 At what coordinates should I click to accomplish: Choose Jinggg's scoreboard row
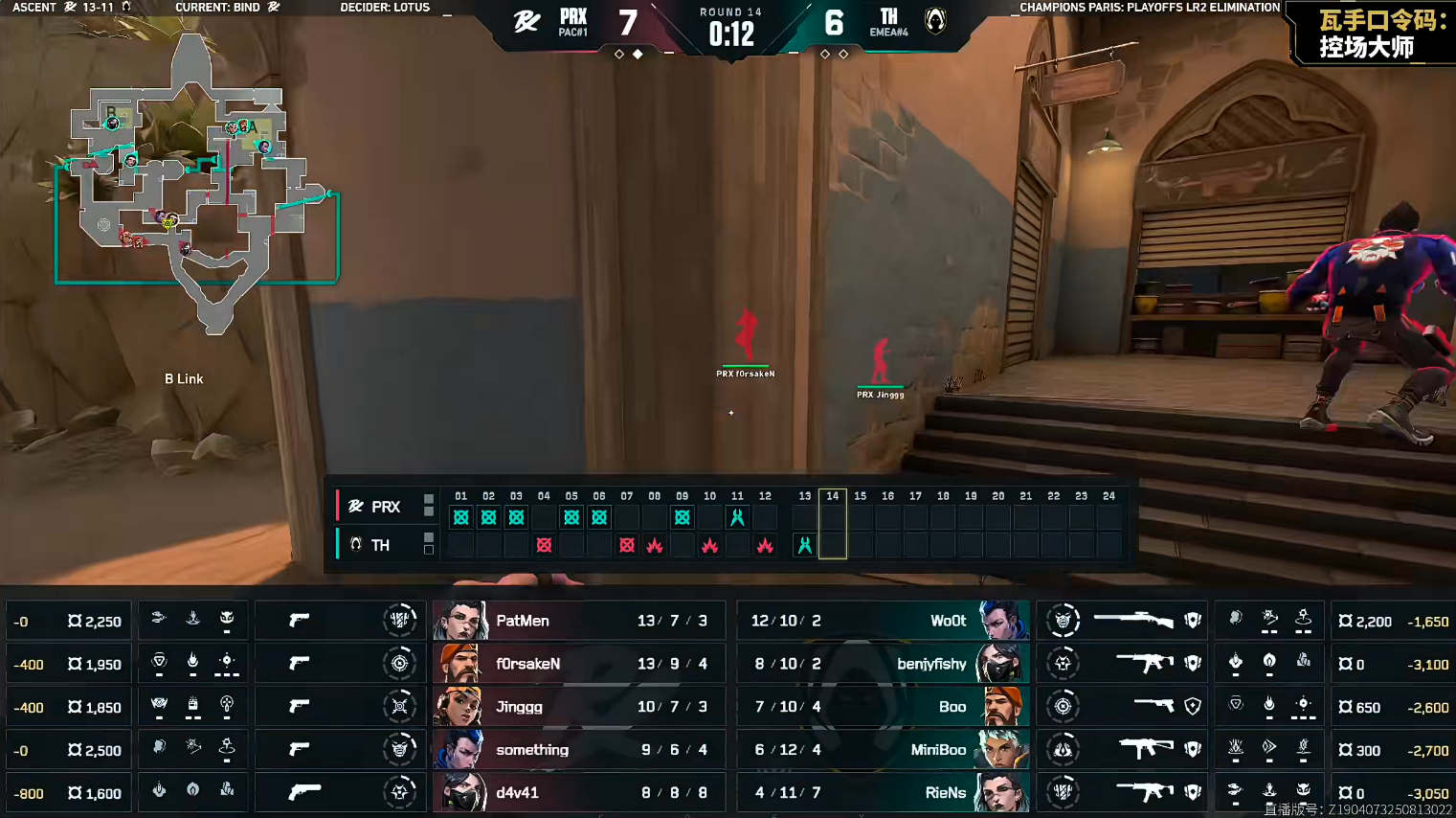point(578,707)
